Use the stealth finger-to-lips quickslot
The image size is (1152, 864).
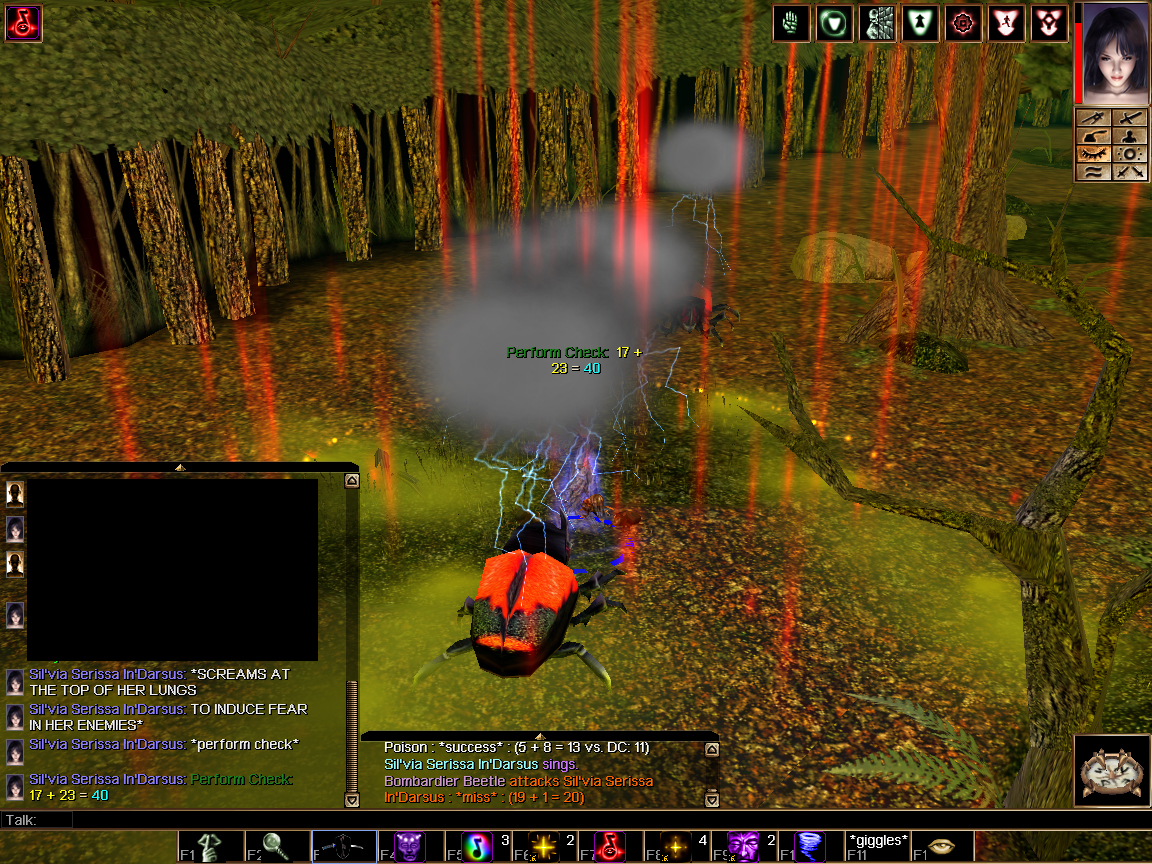click(x=205, y=847)
